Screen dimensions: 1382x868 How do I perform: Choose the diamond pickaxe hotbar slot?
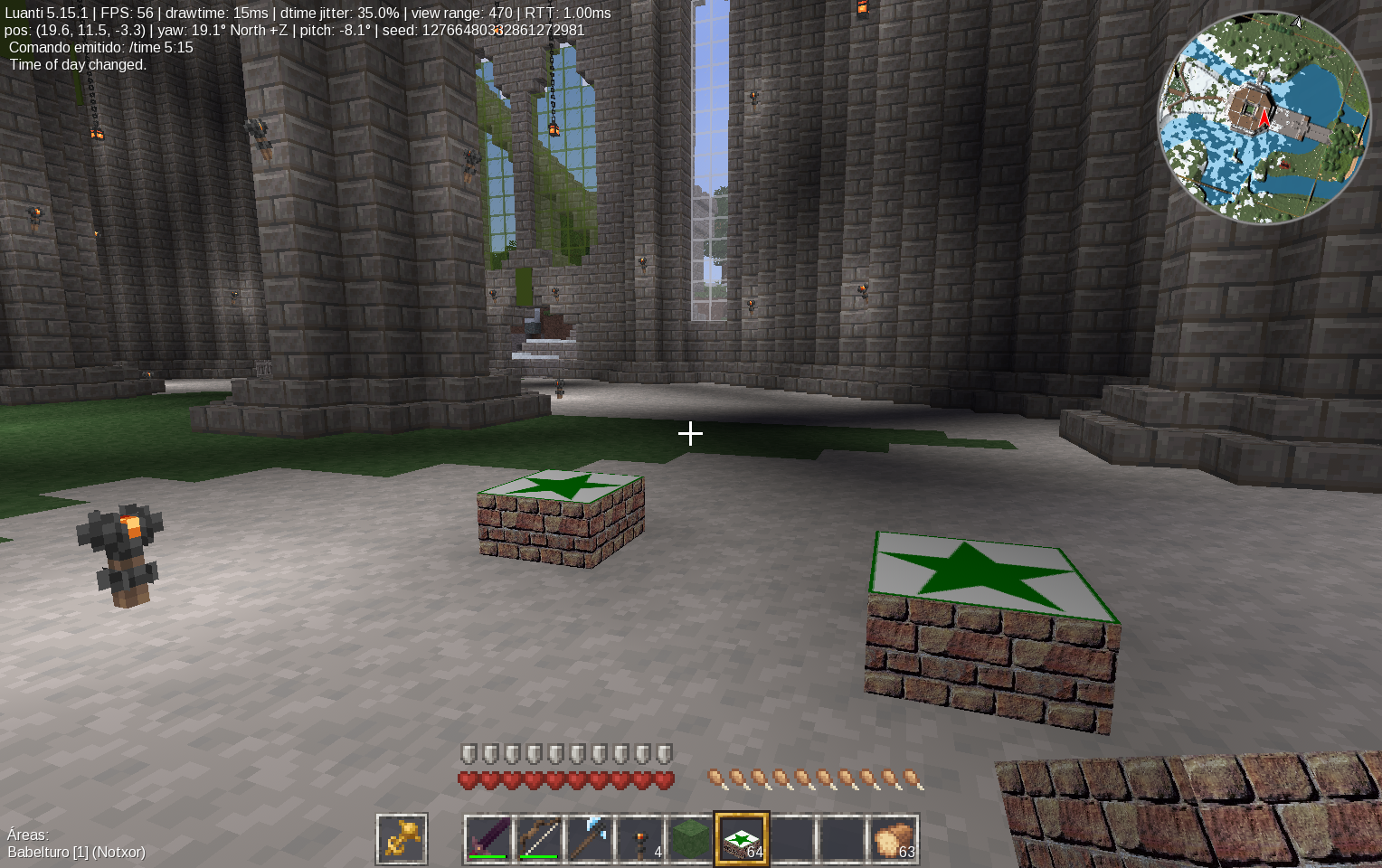(x=590, y=839)
